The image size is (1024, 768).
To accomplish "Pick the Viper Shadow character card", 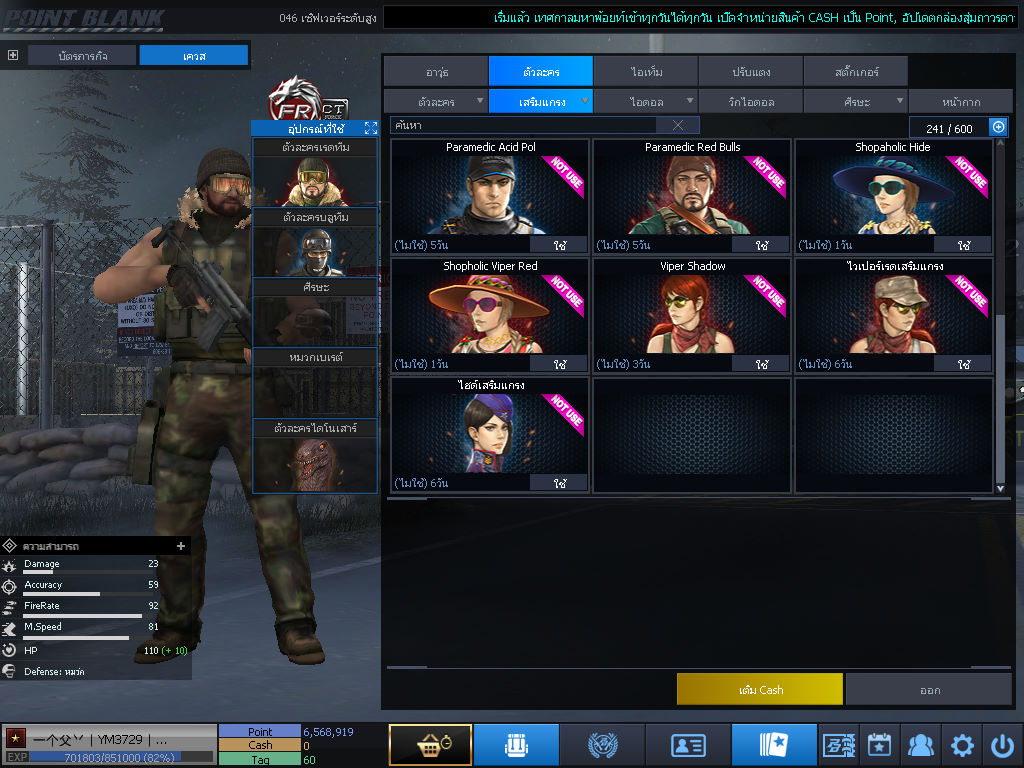I will point(692,310).
